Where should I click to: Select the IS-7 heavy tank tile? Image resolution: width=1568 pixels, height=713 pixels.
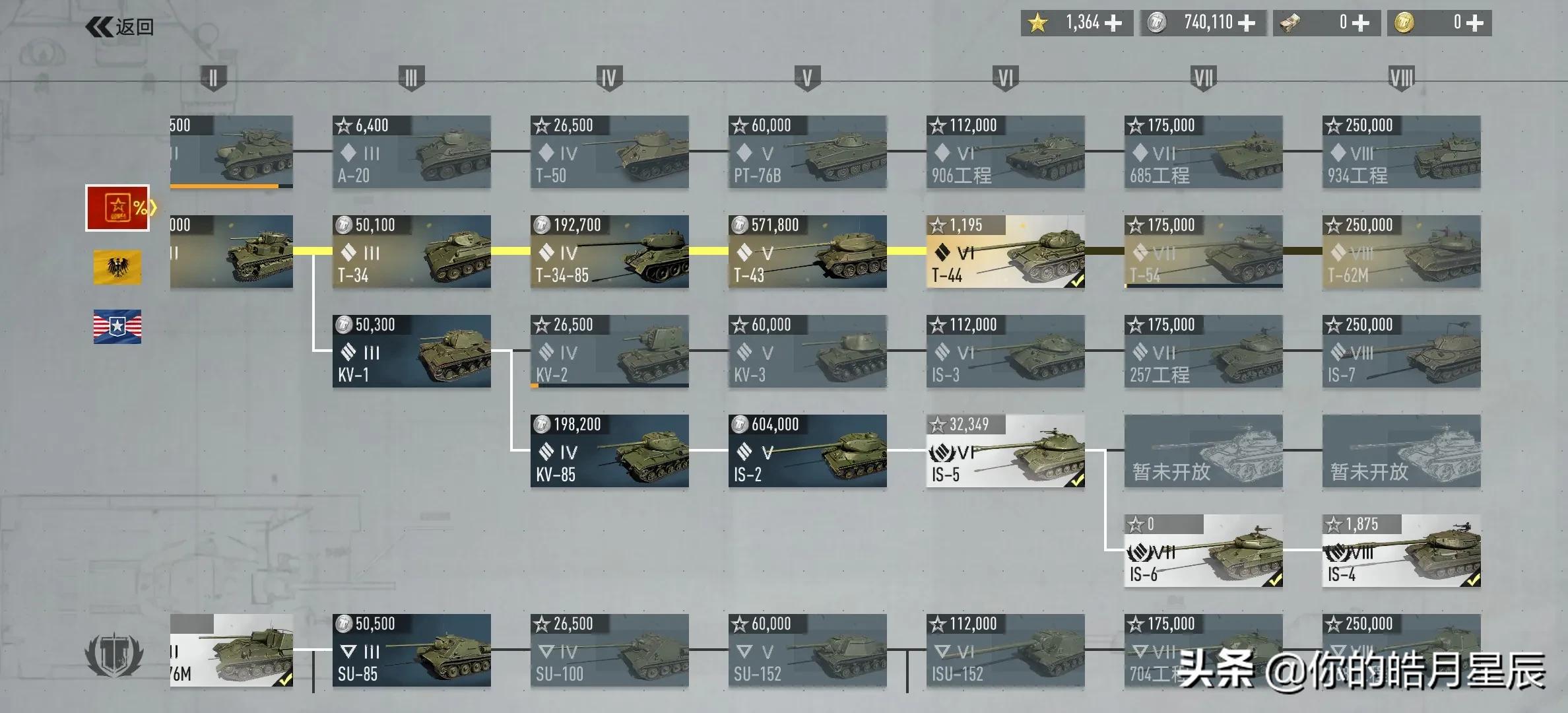(1401, 351)
